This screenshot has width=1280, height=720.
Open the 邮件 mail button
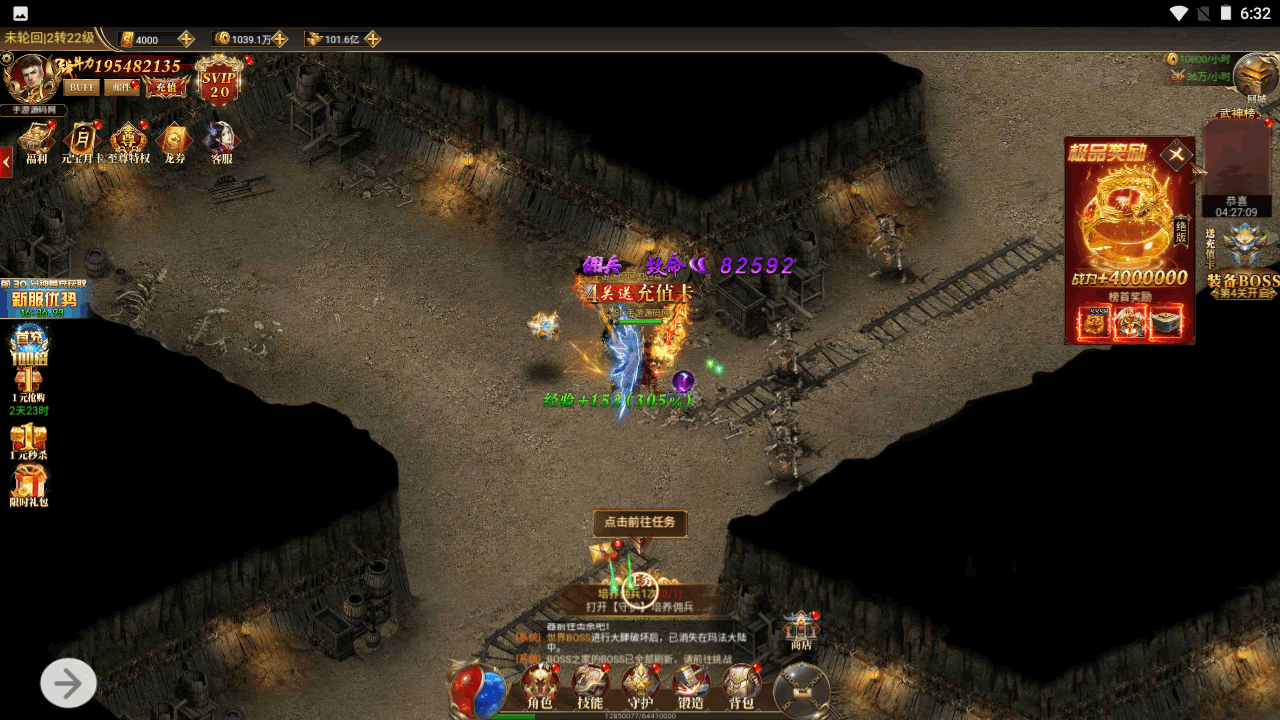(x=121, y=87)
